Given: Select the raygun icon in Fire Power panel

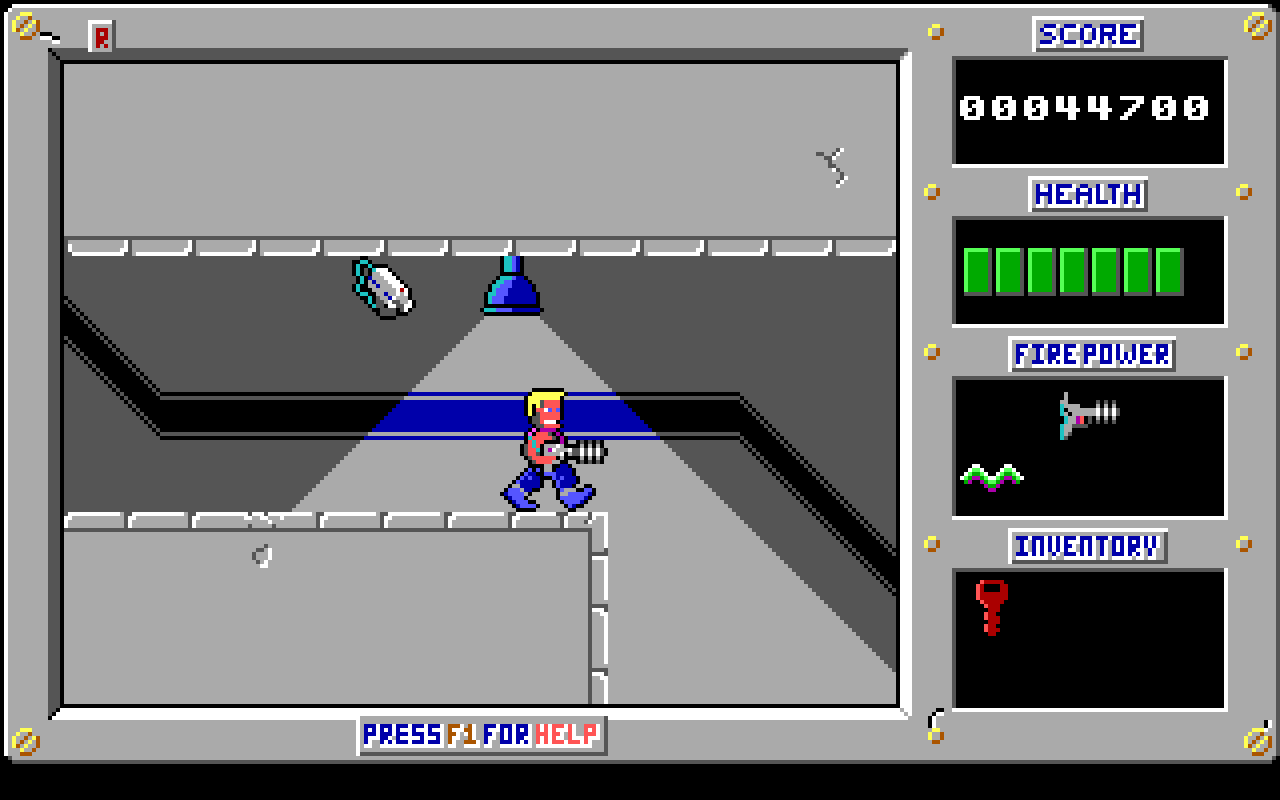Looking at the screenshot, I should (1088, 415).
